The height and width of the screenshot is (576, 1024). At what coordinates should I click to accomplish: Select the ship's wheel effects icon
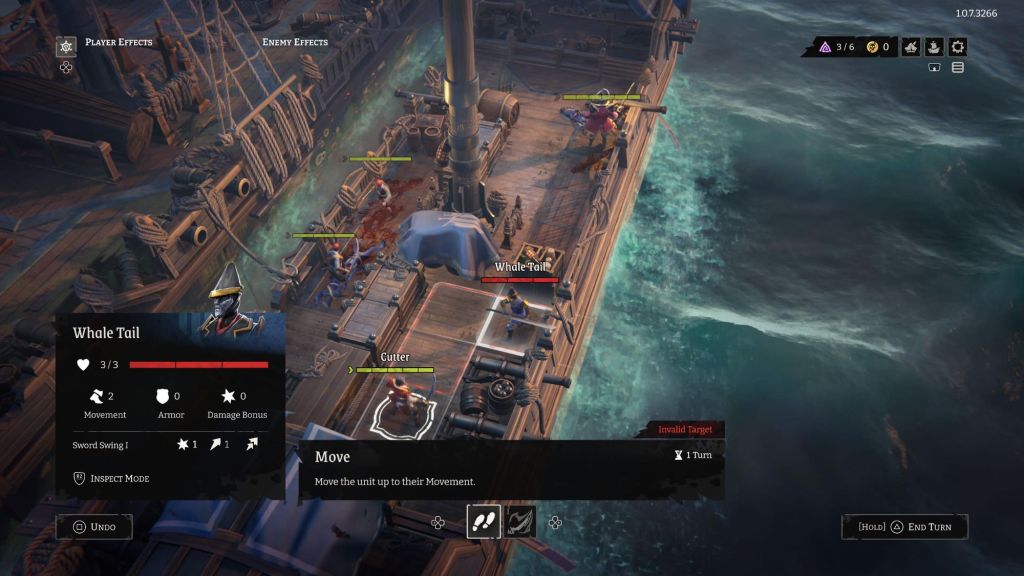[x=66, y=46]
